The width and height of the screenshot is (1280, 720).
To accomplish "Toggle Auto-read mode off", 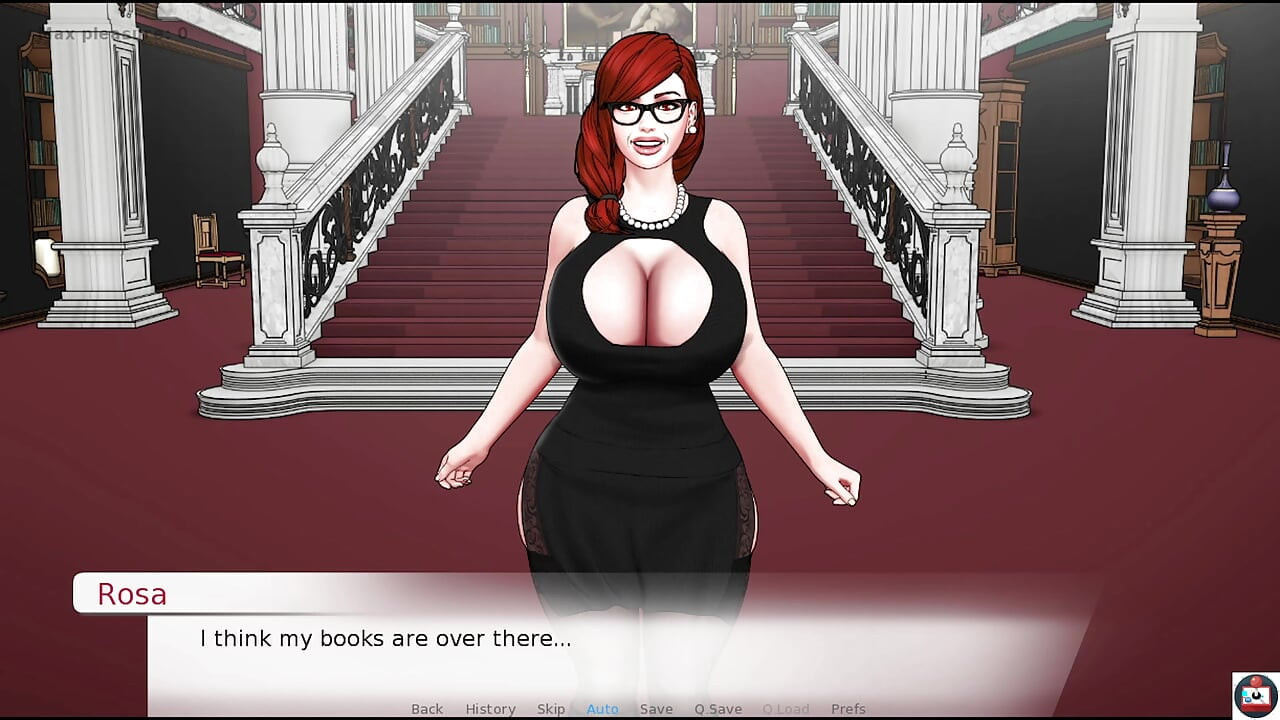I will click(602, 708).
